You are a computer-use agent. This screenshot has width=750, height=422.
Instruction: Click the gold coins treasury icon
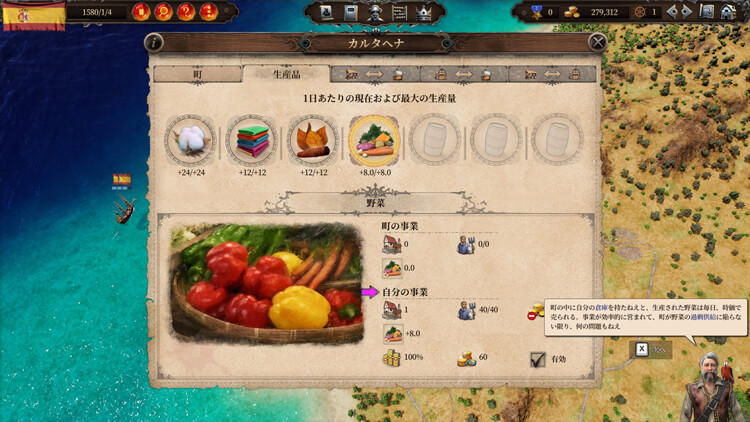pos(572,12)
